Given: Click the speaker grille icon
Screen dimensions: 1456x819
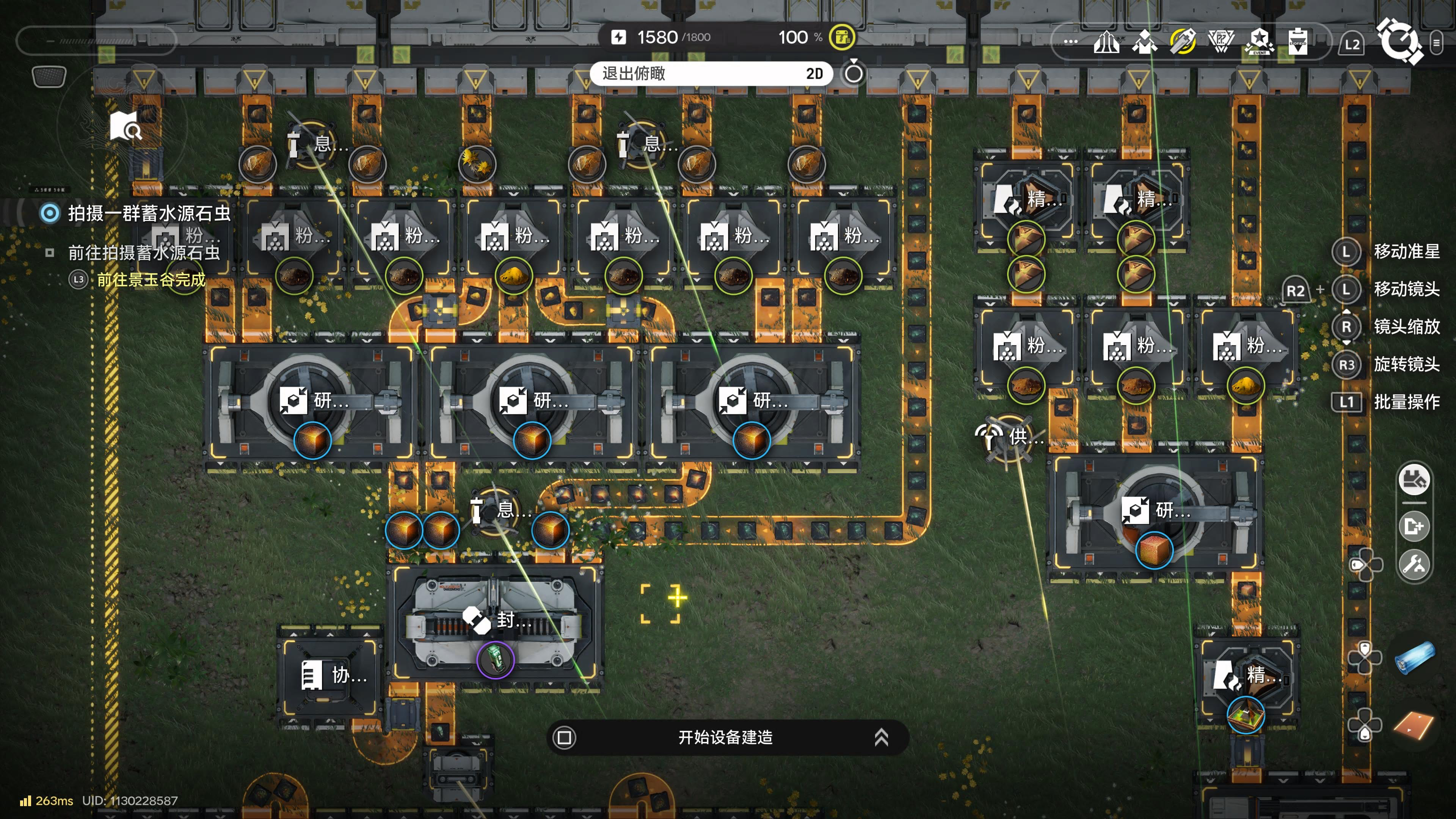Looking at the screenshot, I should click(49, 76).
